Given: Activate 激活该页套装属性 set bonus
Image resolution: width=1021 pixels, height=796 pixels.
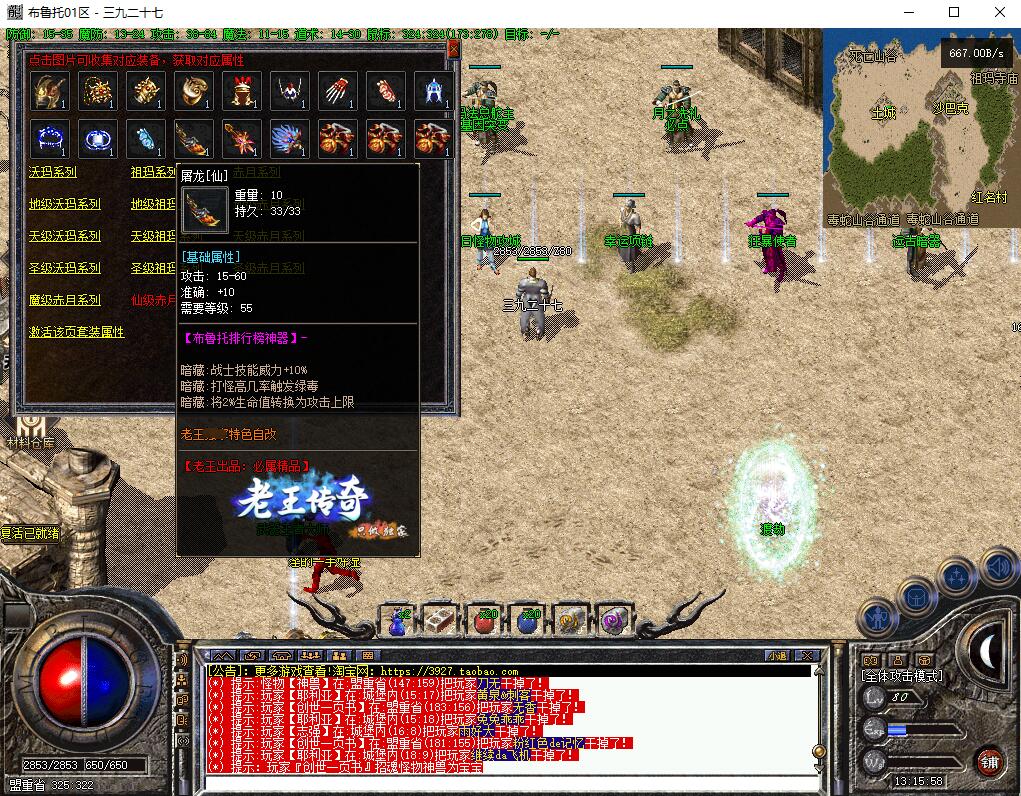Looking at the screenshot, I should point(76,332).
